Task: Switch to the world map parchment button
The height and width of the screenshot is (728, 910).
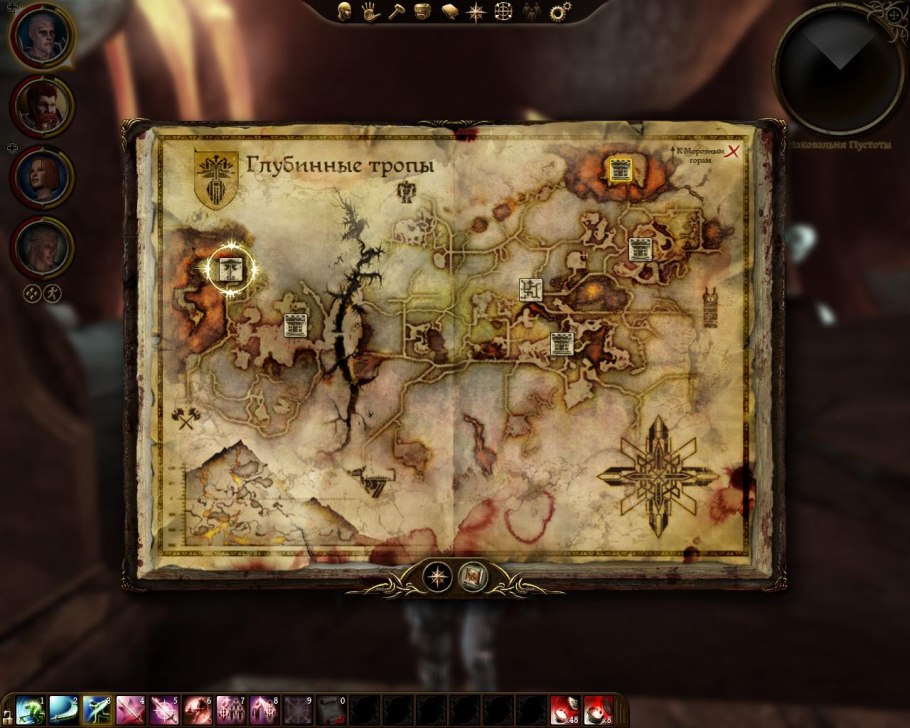Action: pos(471,576)
